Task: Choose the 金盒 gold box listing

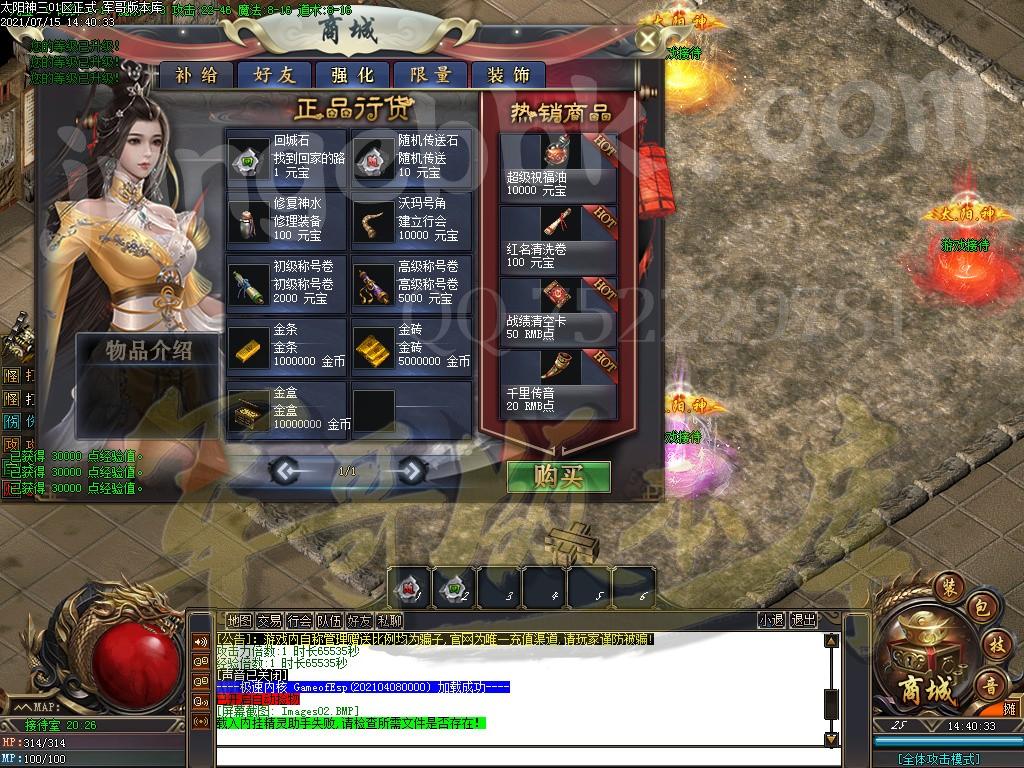Action: 286,409
